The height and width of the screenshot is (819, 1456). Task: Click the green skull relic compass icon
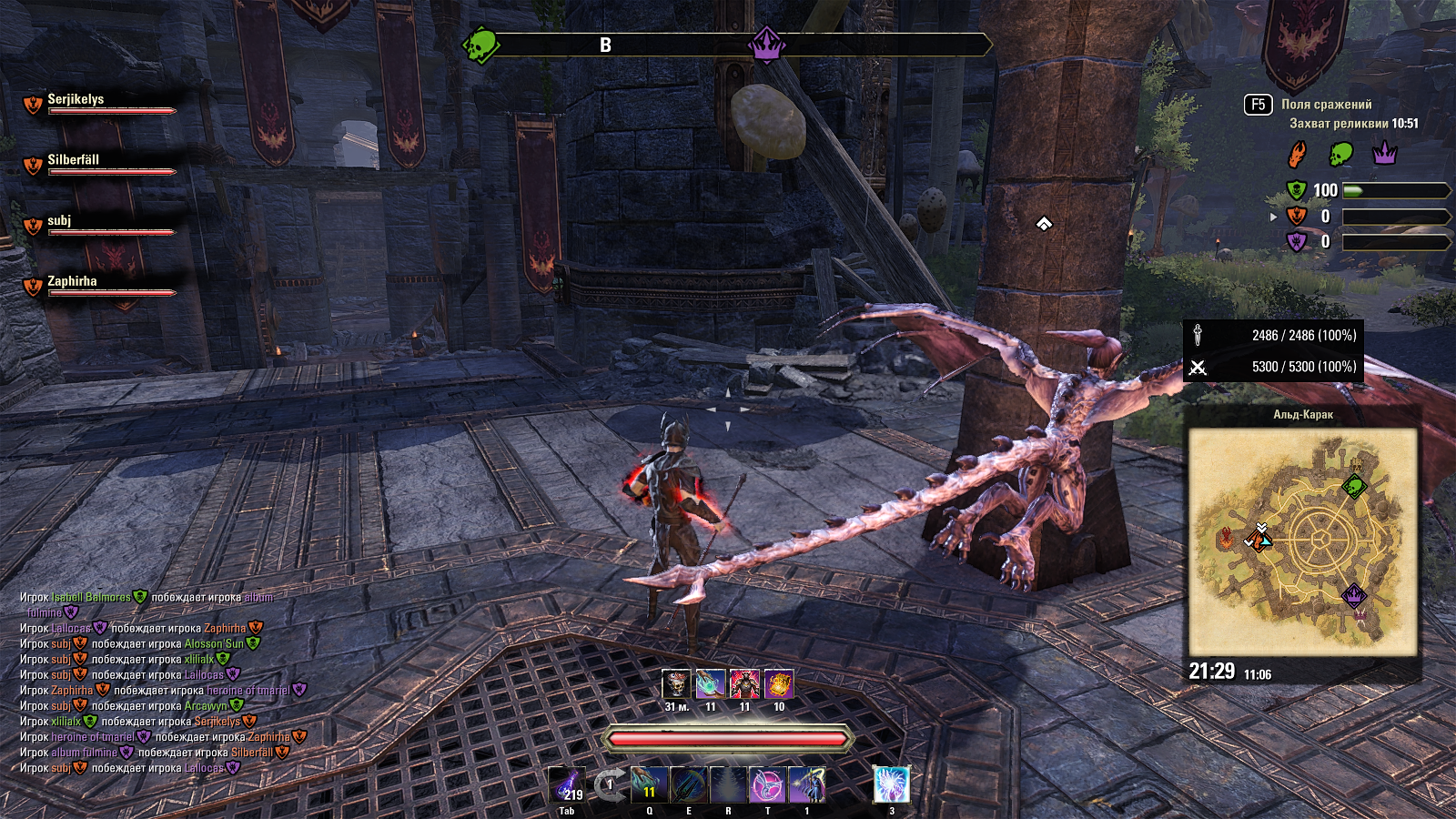480,44
